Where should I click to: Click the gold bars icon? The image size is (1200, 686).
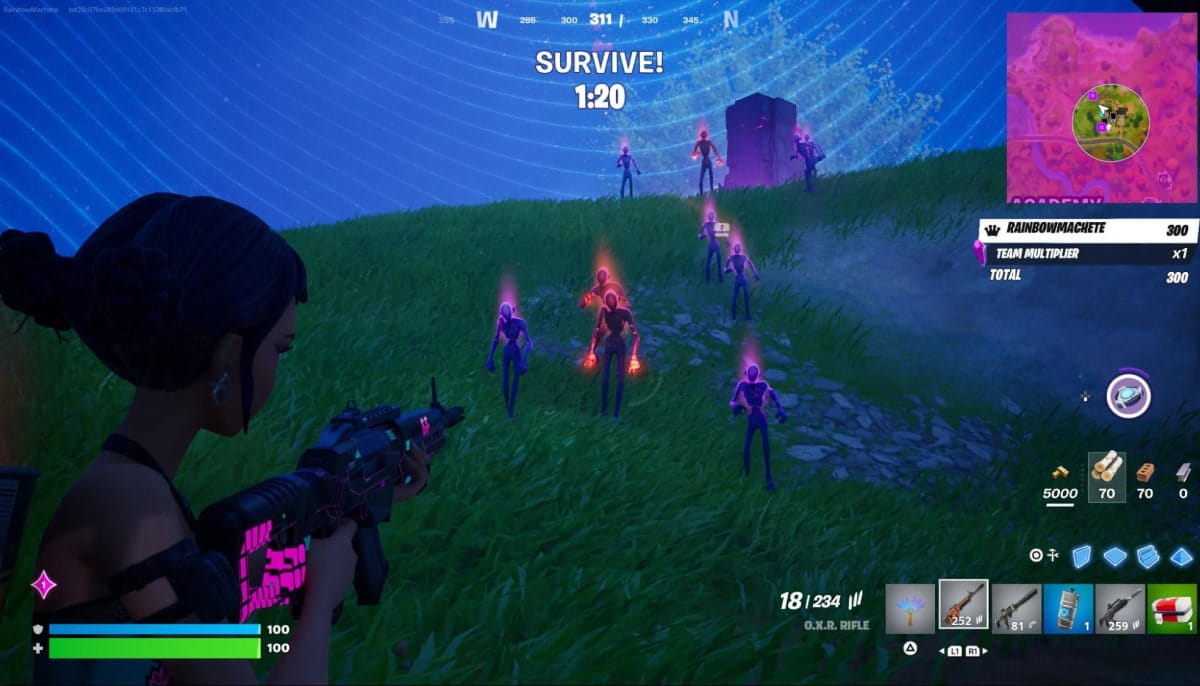point(1060,470)
